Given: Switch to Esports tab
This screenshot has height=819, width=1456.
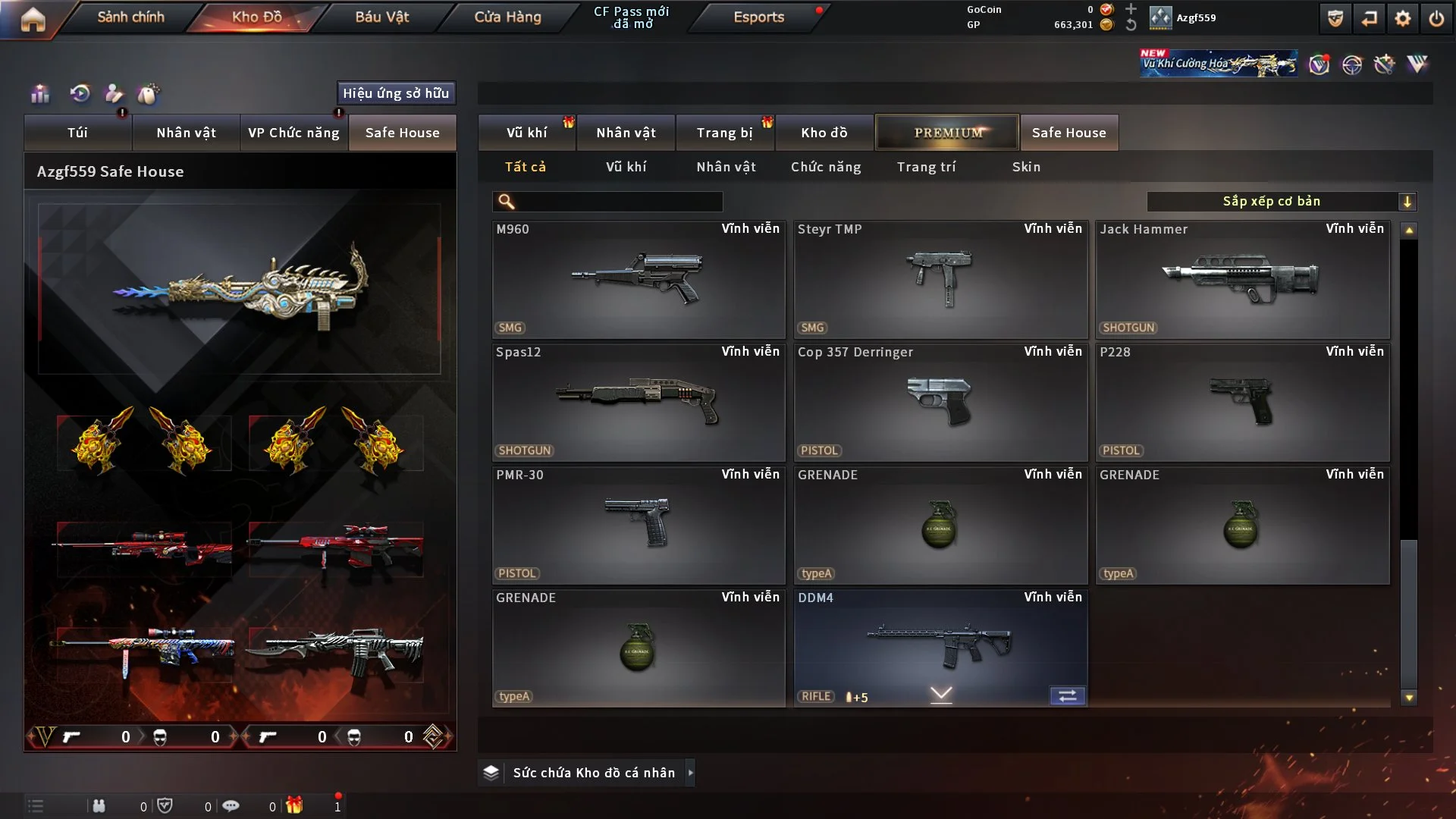Looking at the screenshot, I should [x=758, y=17].
